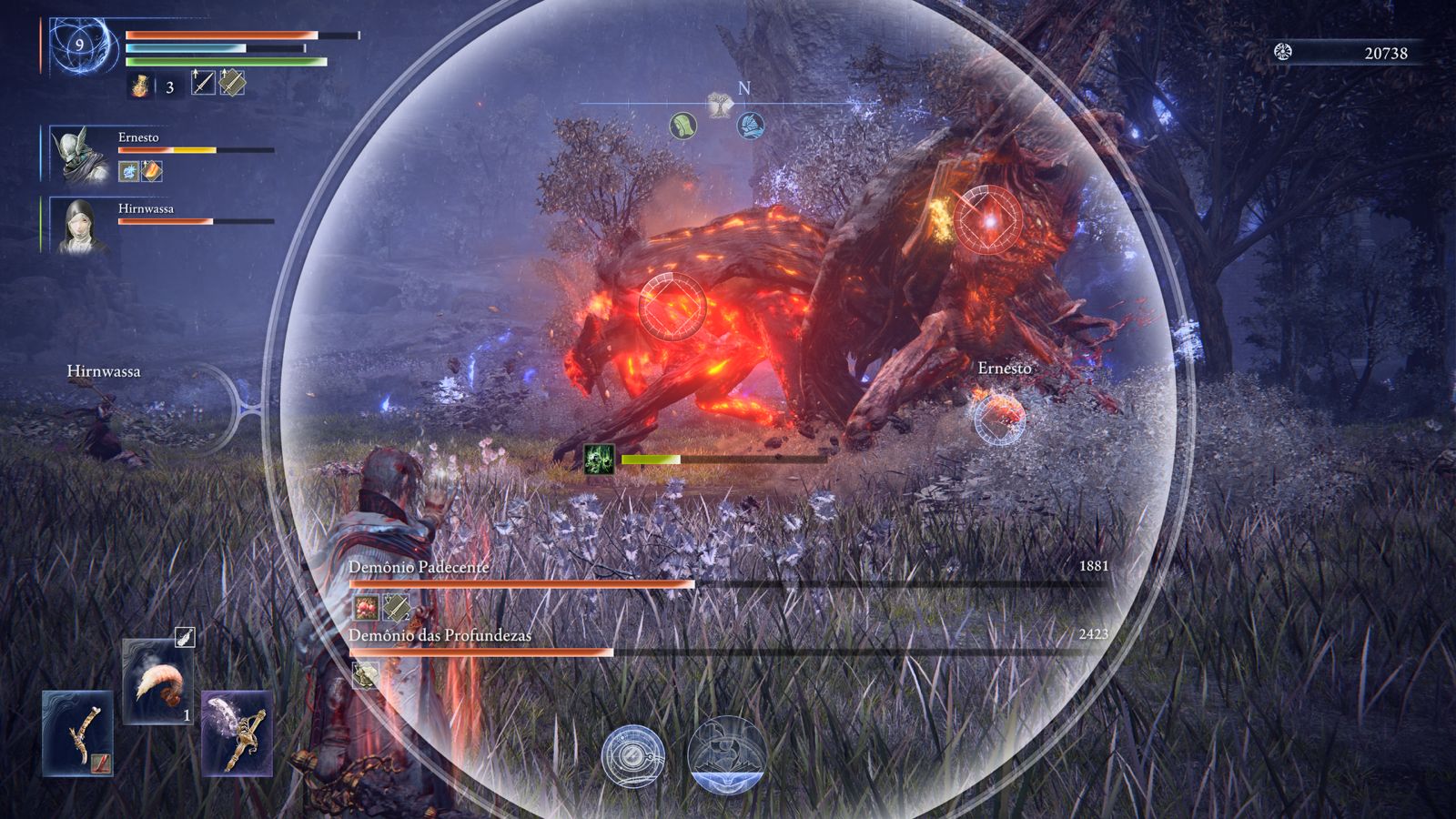The height and width of the screenshot is (819, 1456).
Task: Inspect Ernesto's blue frost status icon
Action: pyautogui.click(x=128, y=171)
